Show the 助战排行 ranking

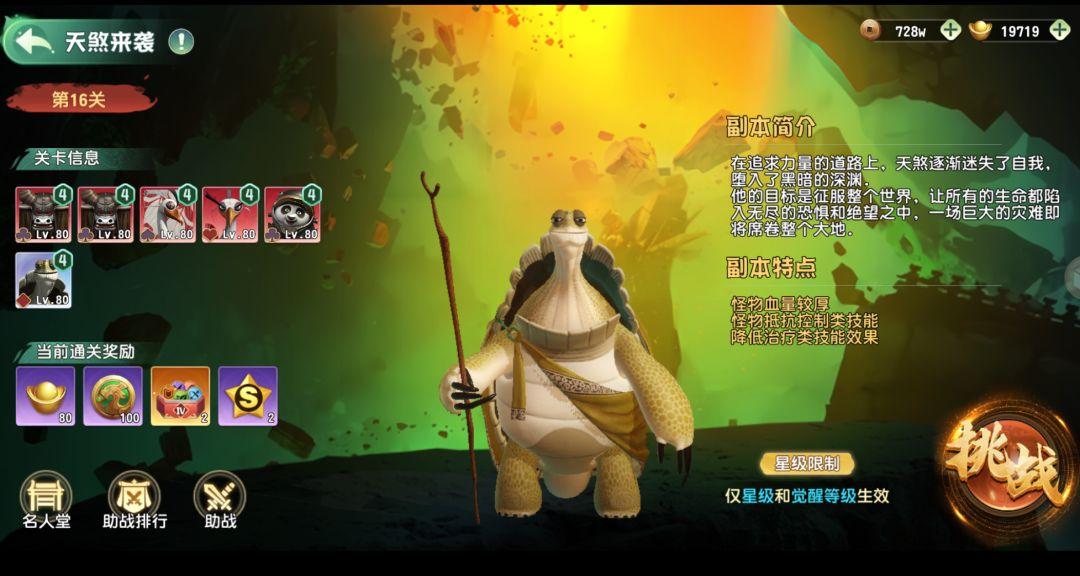coord(134,499)
